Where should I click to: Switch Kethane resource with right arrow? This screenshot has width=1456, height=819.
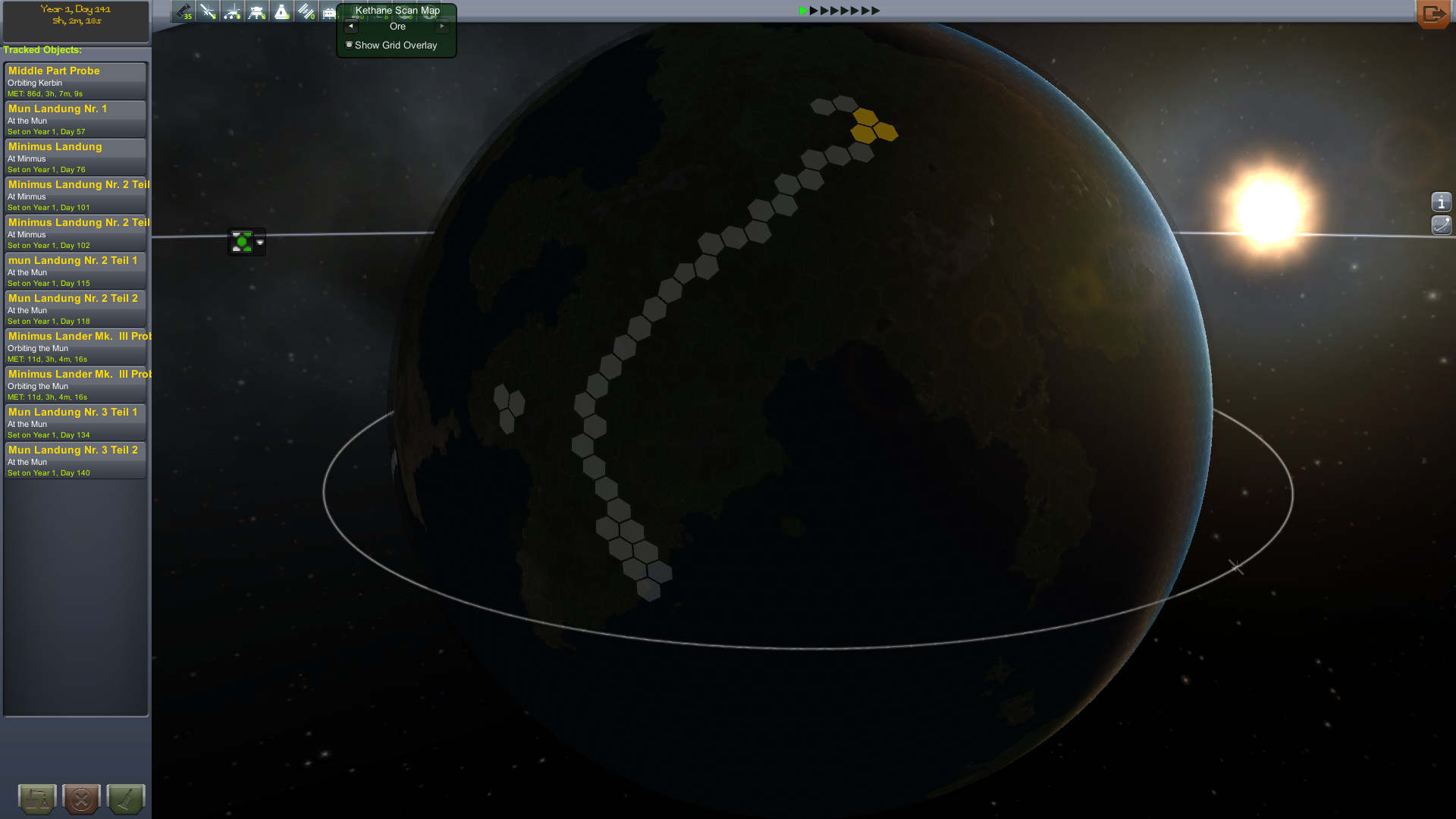[x=442, y=27]
